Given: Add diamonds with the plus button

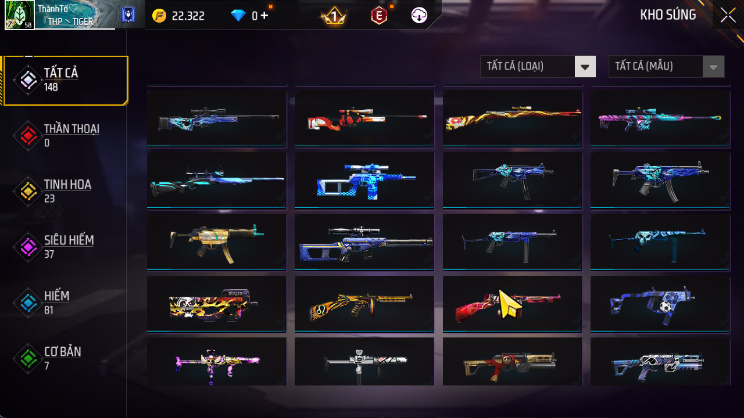Looking at the screenshot, I should [266, 16].
